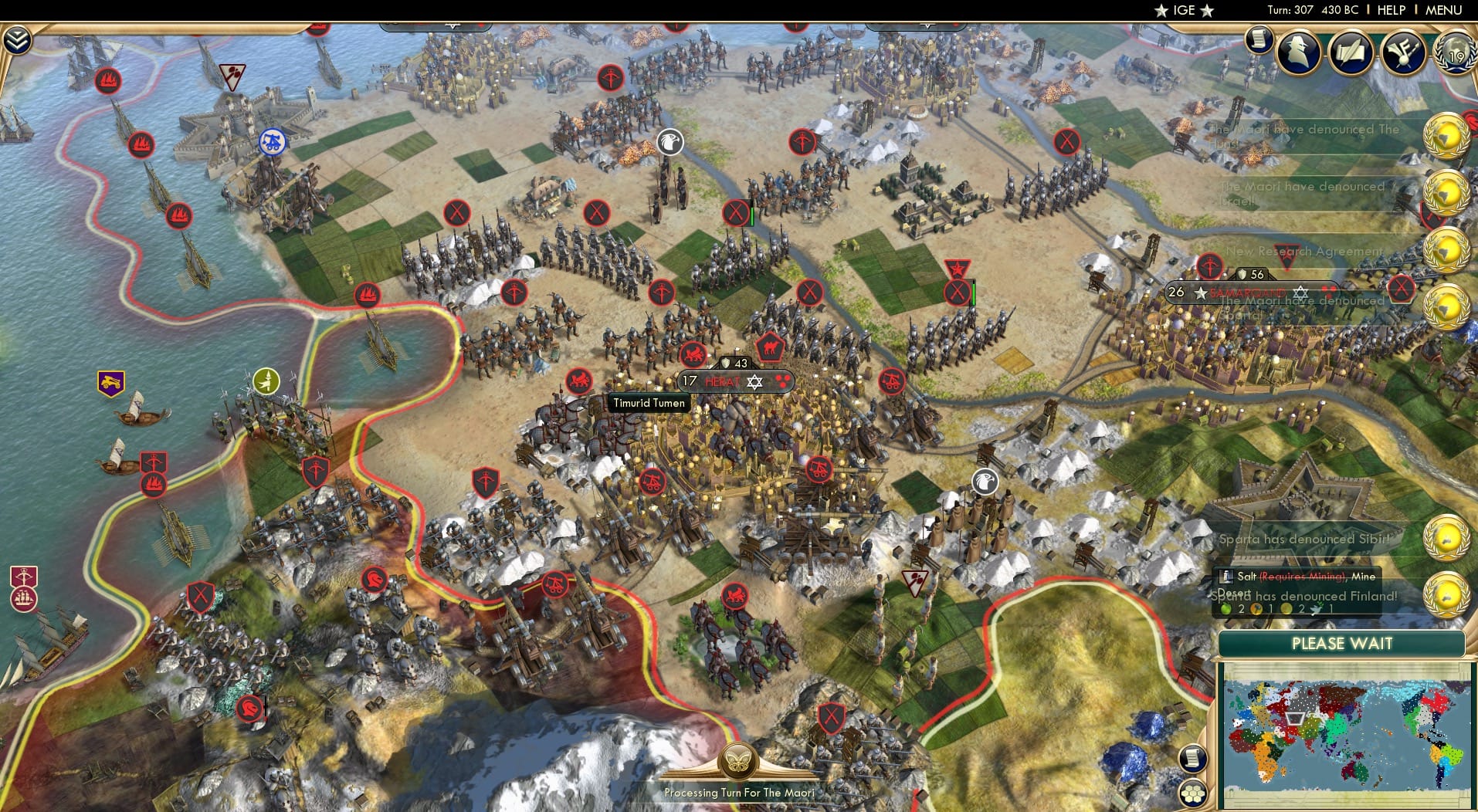Open the Social Policies quill-and-scroll icon
This screenshot has width=1478, height=812.
pyautogui.click(x=1351, y=51)
